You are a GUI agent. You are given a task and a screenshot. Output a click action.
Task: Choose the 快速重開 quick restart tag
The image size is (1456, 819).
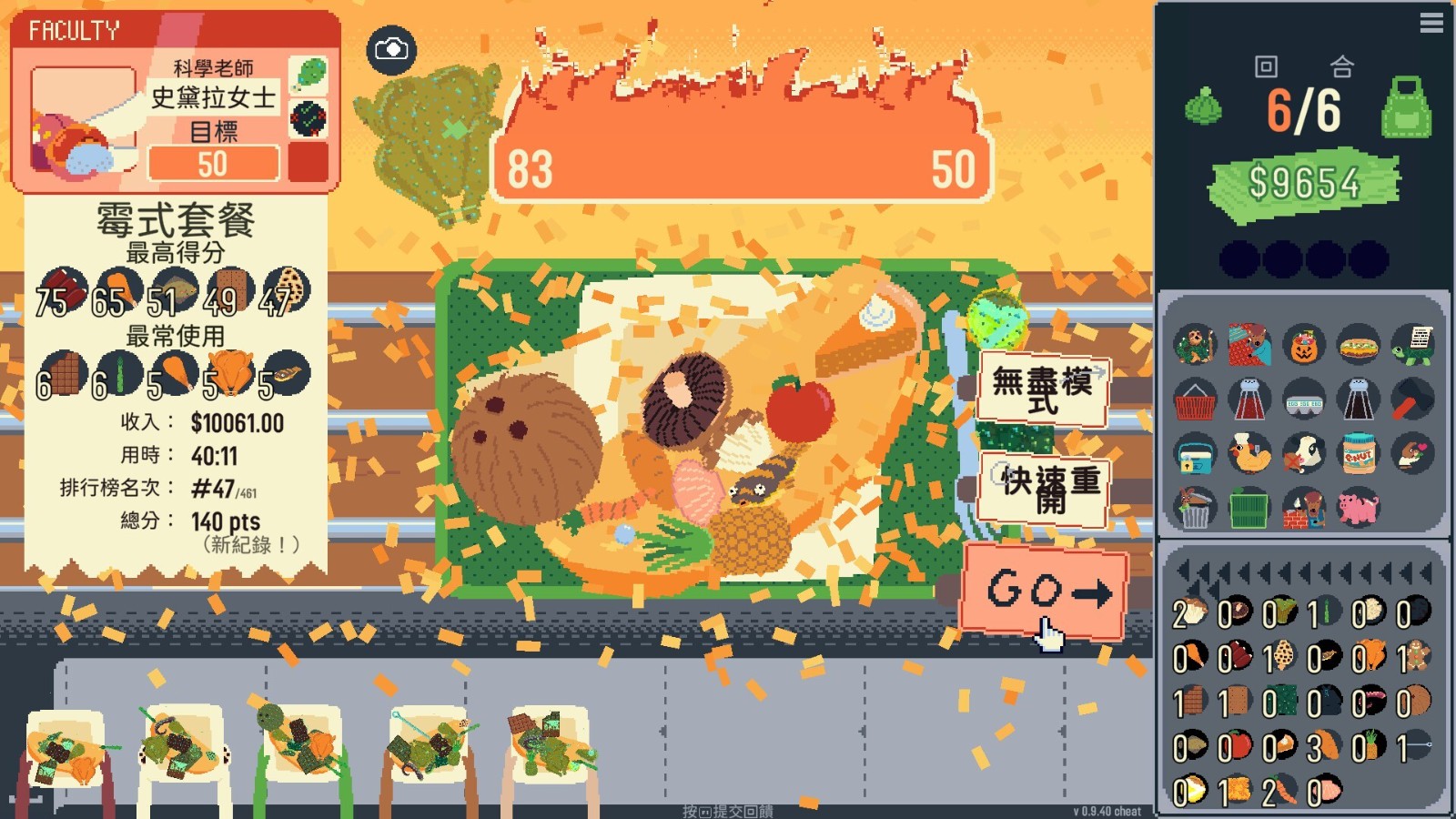[x=1045, y=489]
